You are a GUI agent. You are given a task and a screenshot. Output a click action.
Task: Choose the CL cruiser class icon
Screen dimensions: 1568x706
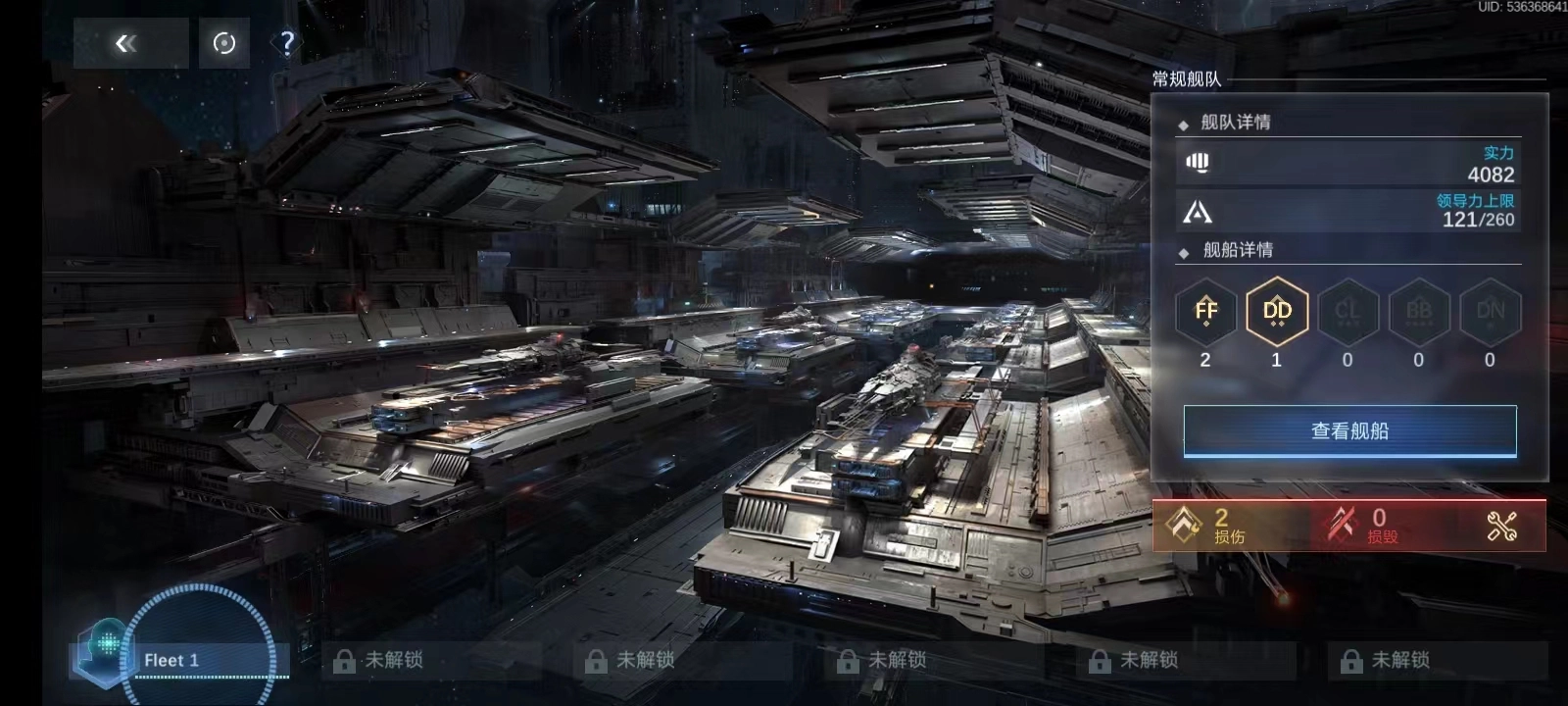[1347, 312]
